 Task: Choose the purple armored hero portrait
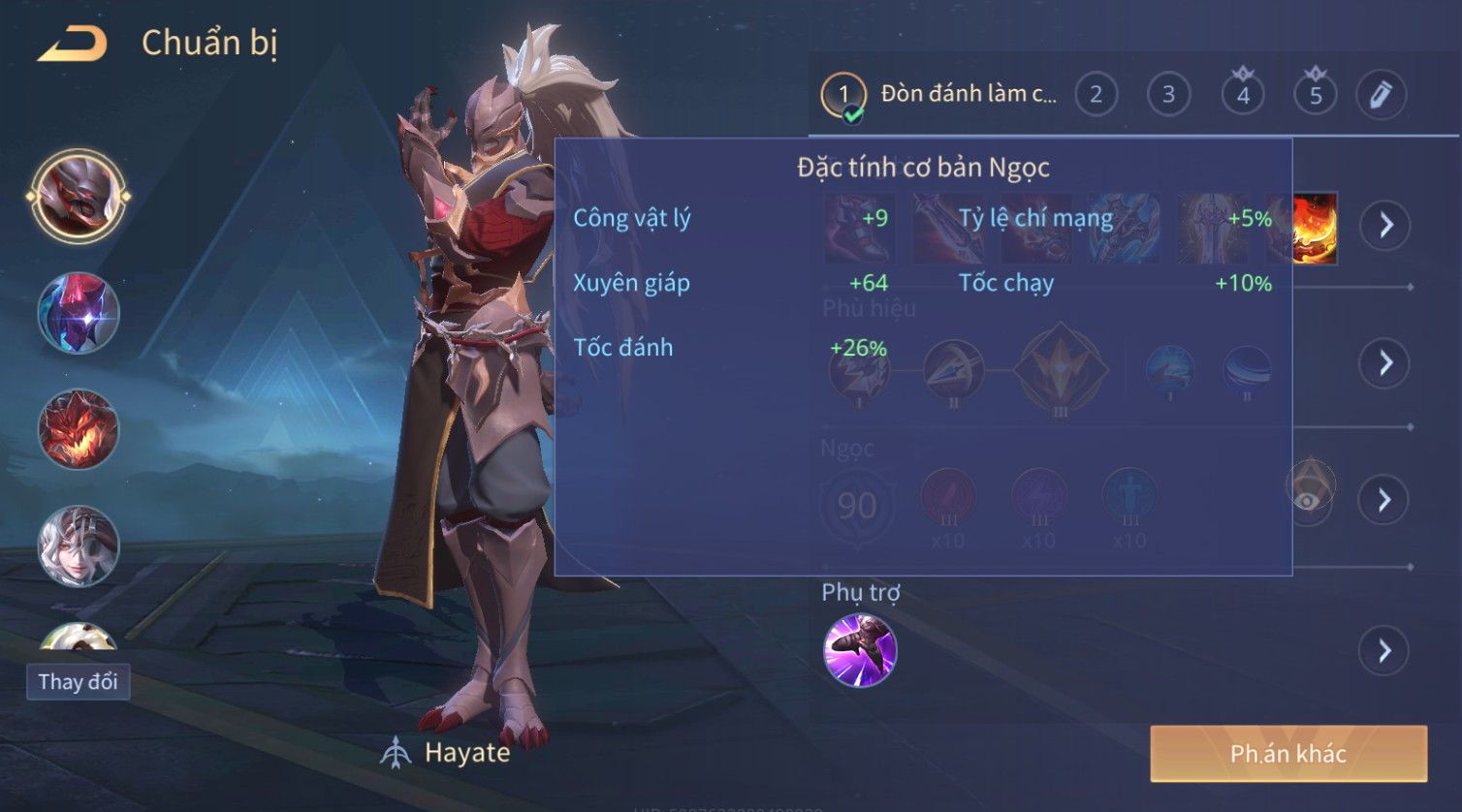79,313
